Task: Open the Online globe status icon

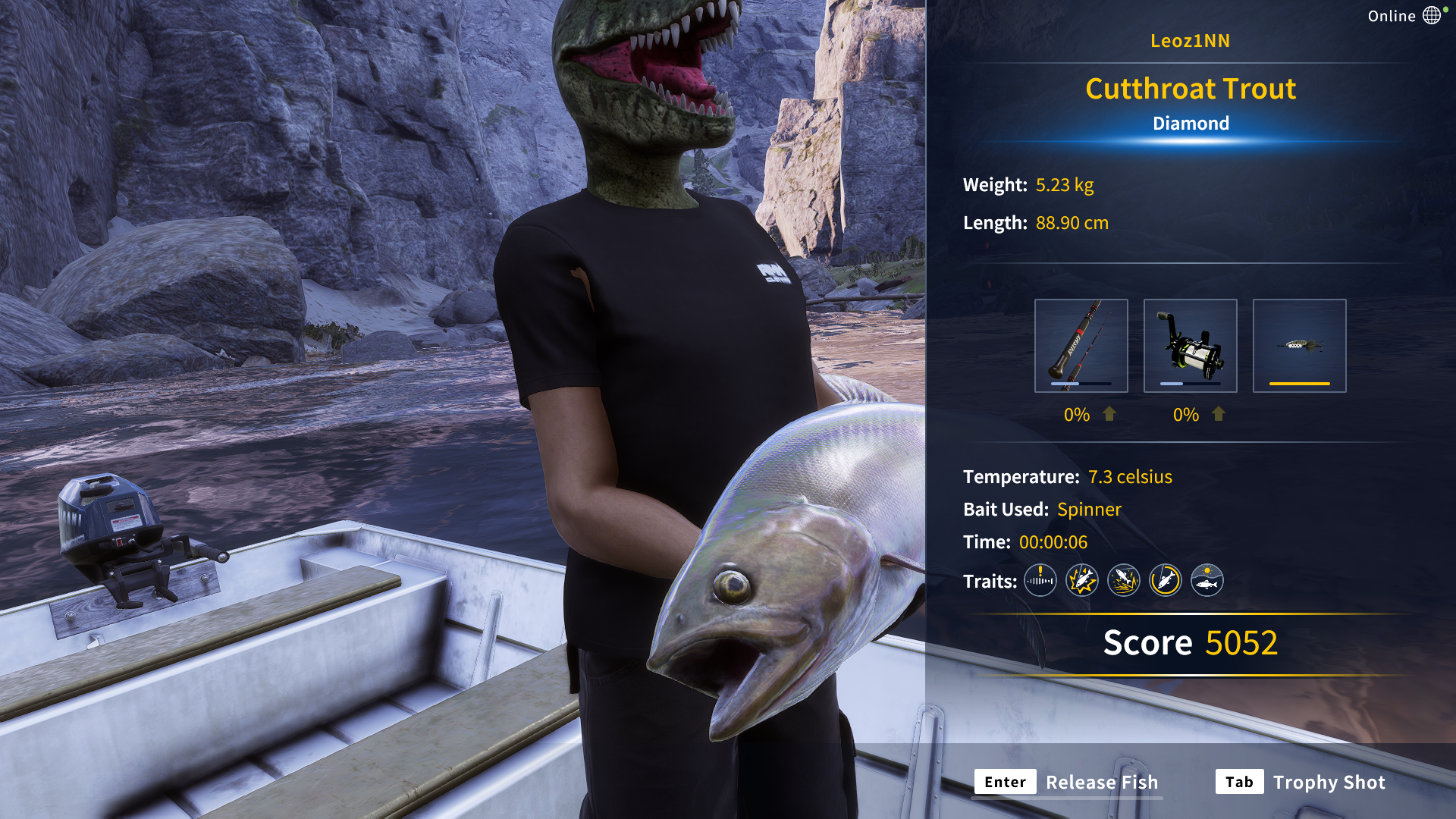Action: [1431, 16]
